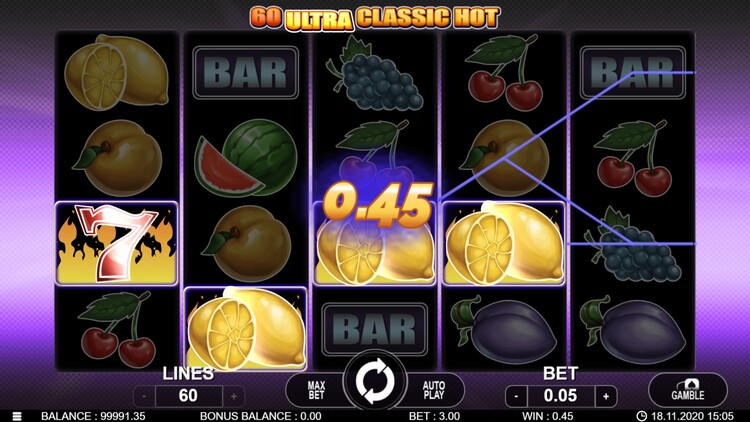
Task: Set the maximum bet with Max Bet
Action: 314,388
